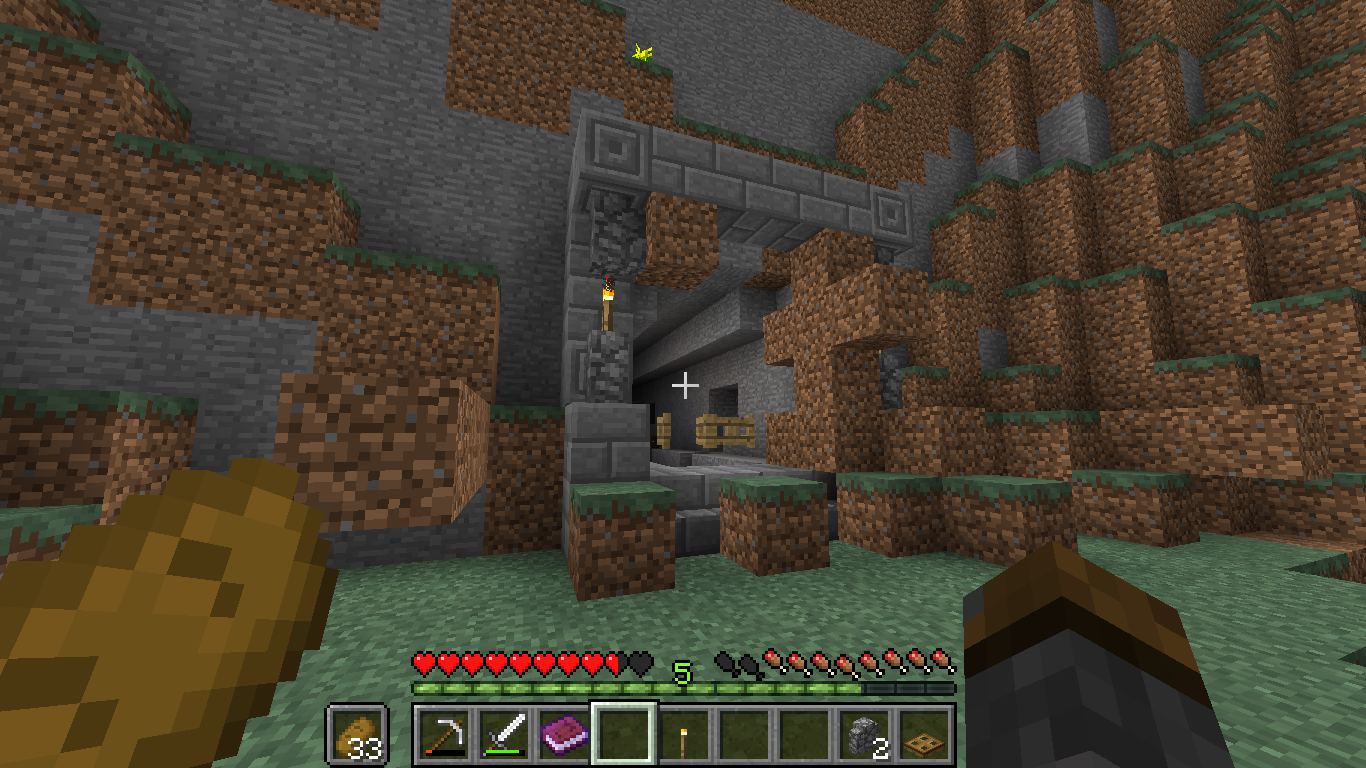Pick the cobblestone wall slot with 2 items
This screenshot has width=1366, height=768.
(x=864, y=735)
